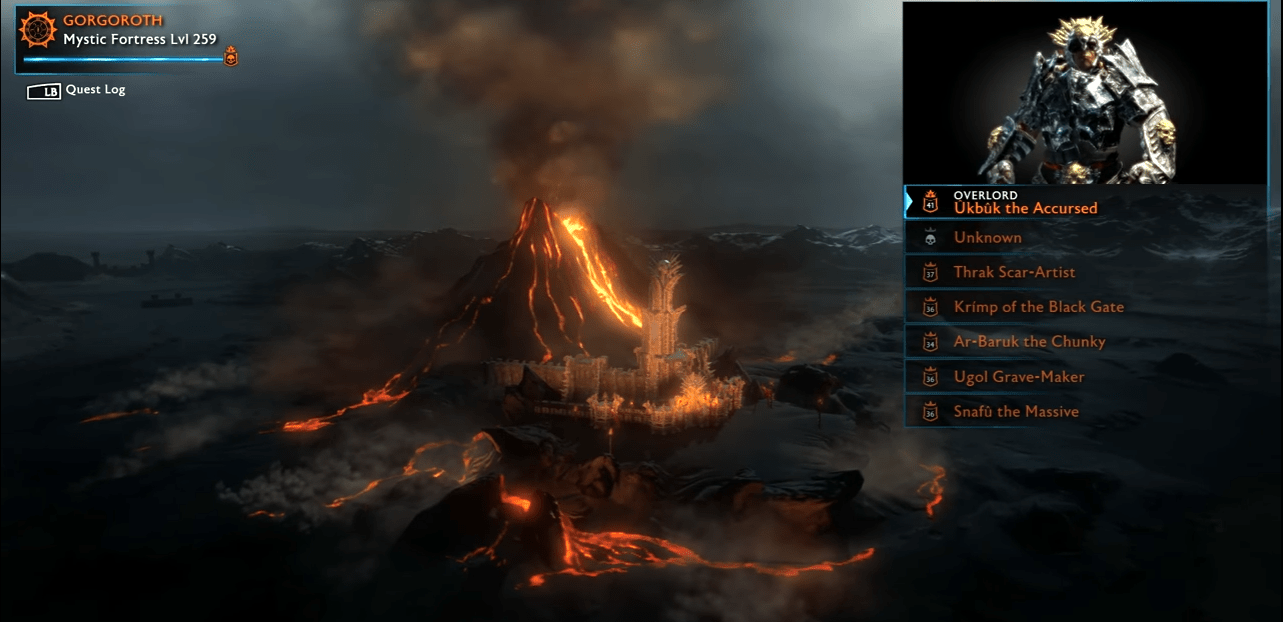Open the Quest Log

[x=94, y=90]
